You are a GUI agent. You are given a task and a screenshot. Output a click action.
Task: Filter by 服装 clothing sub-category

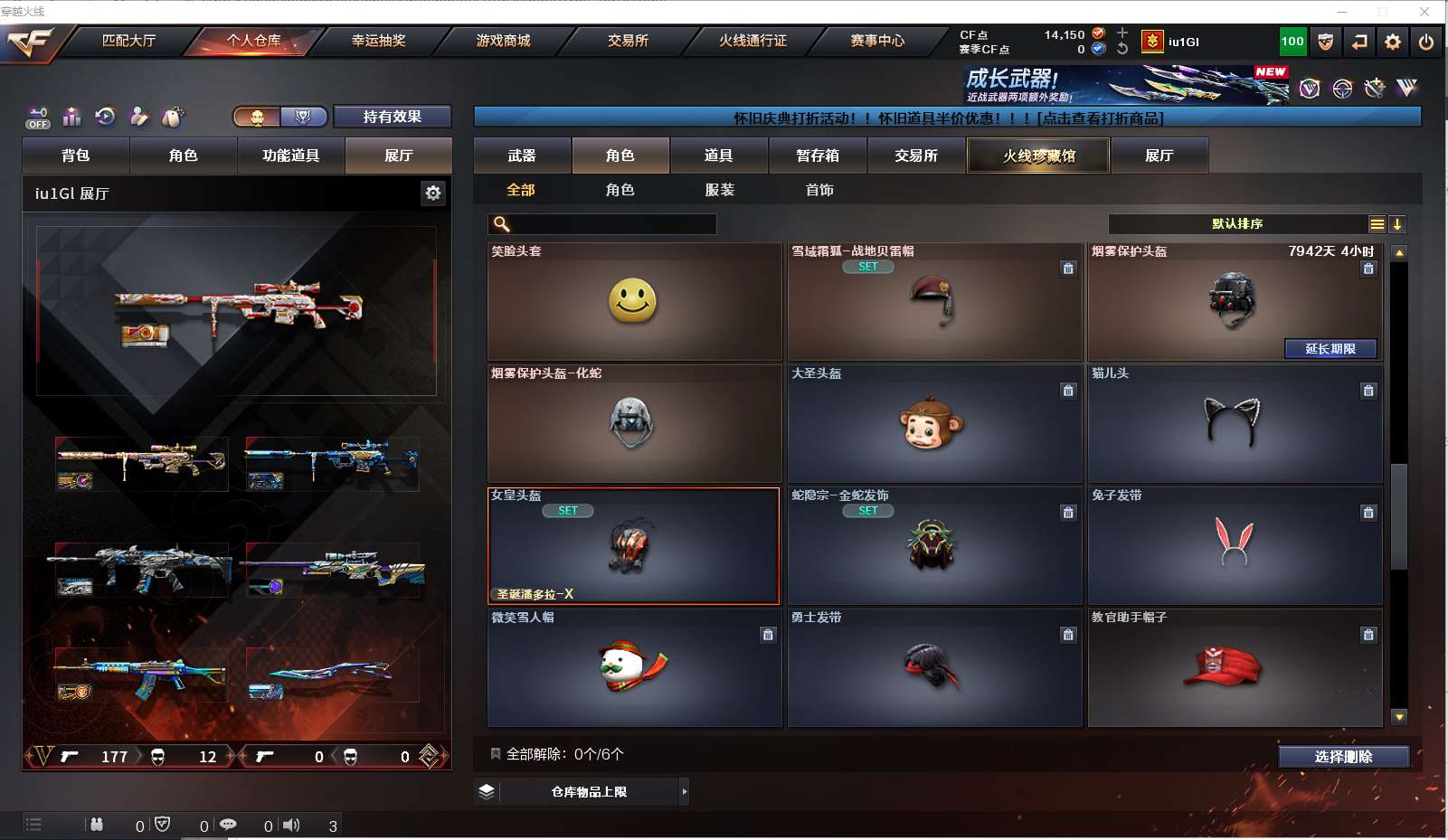point(720,190)
